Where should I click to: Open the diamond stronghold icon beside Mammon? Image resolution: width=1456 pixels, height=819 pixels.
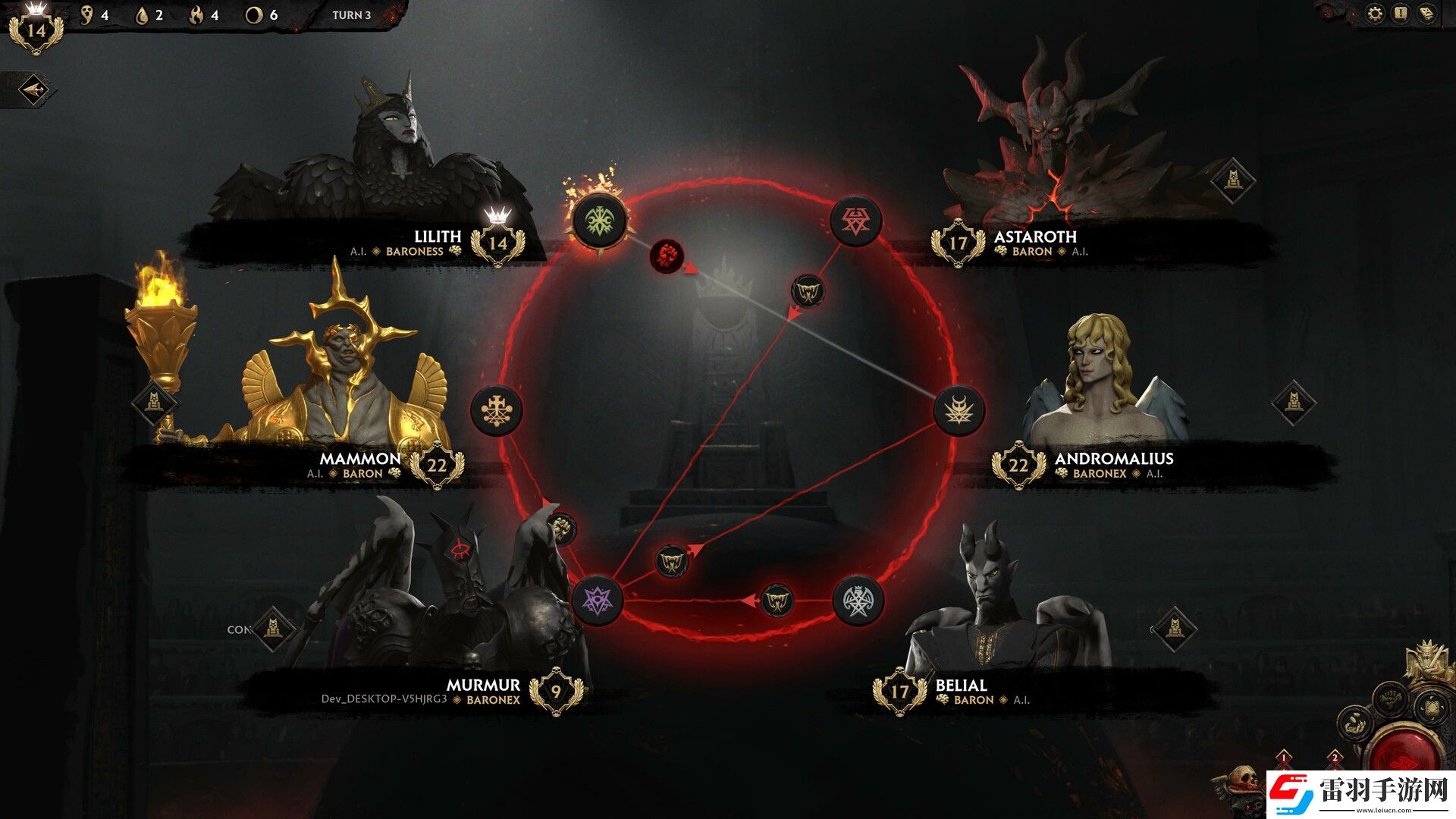pos(155,402)
